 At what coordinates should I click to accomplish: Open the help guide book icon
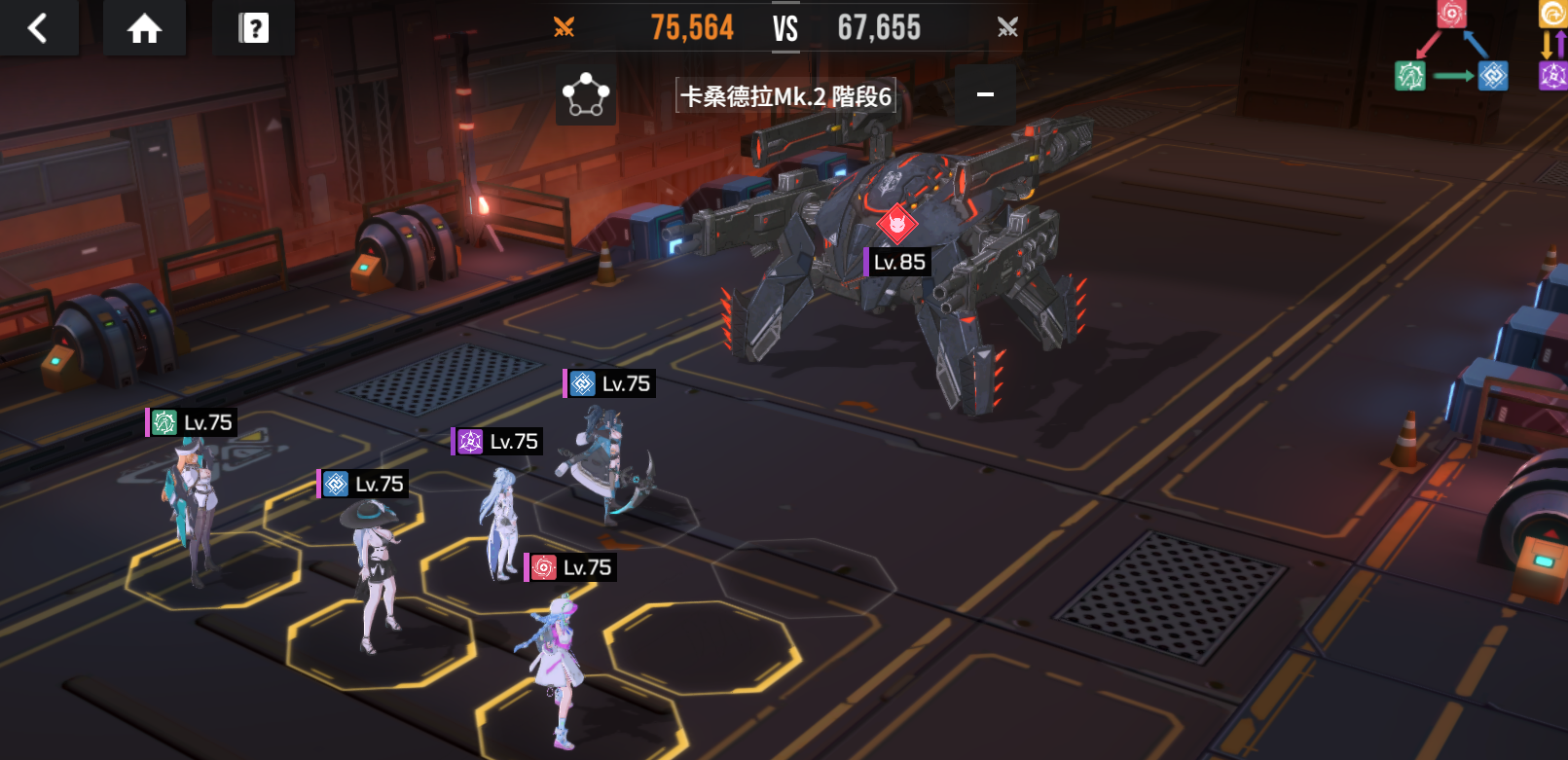click(253, 28)
